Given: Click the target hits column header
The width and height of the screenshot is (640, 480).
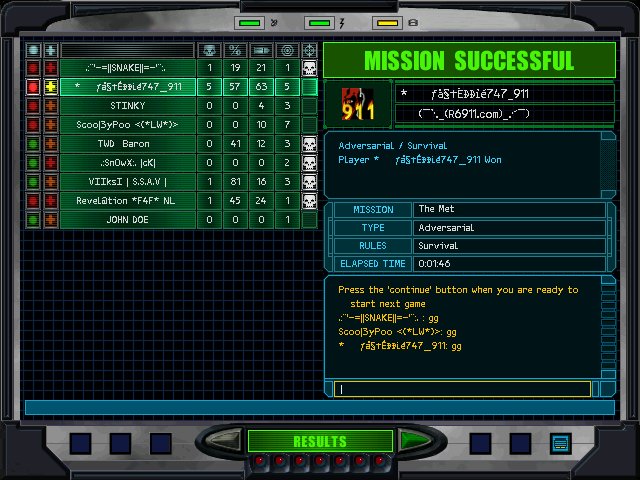Looking at the screenshot, I should click(287, 50).
